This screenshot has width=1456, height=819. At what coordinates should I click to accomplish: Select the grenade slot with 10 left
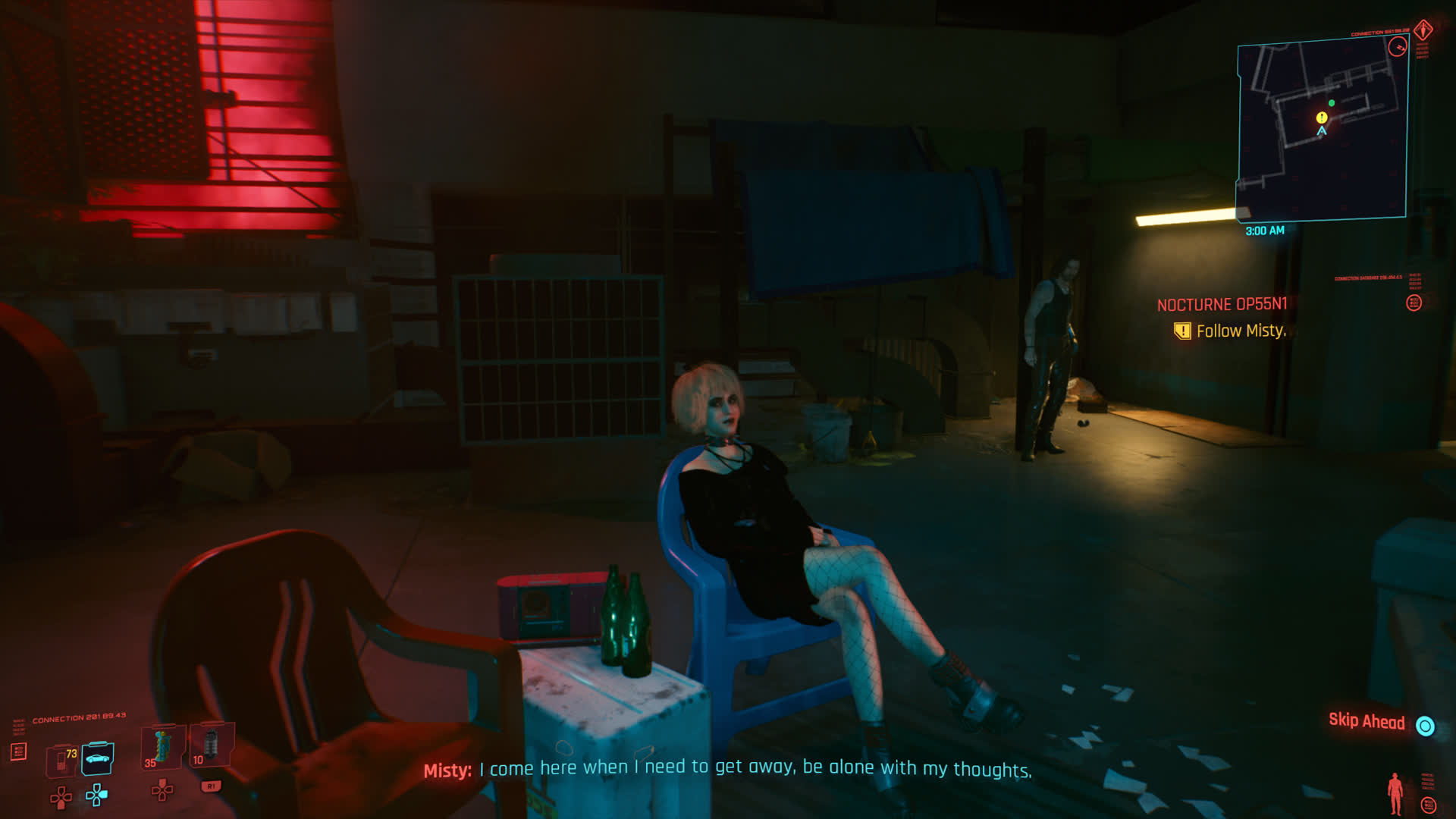[209, 745]
